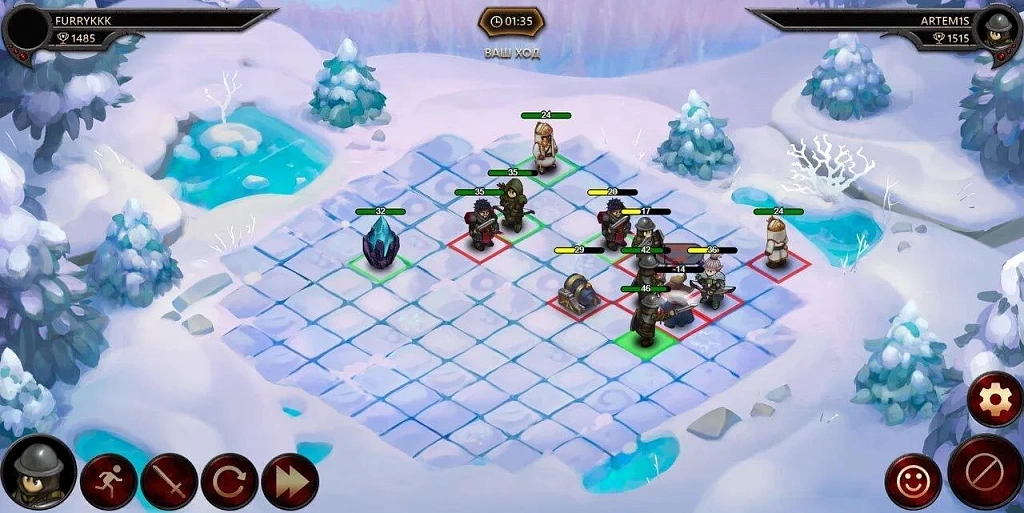Skip turn with the fast-forward button

pos(290,482)
